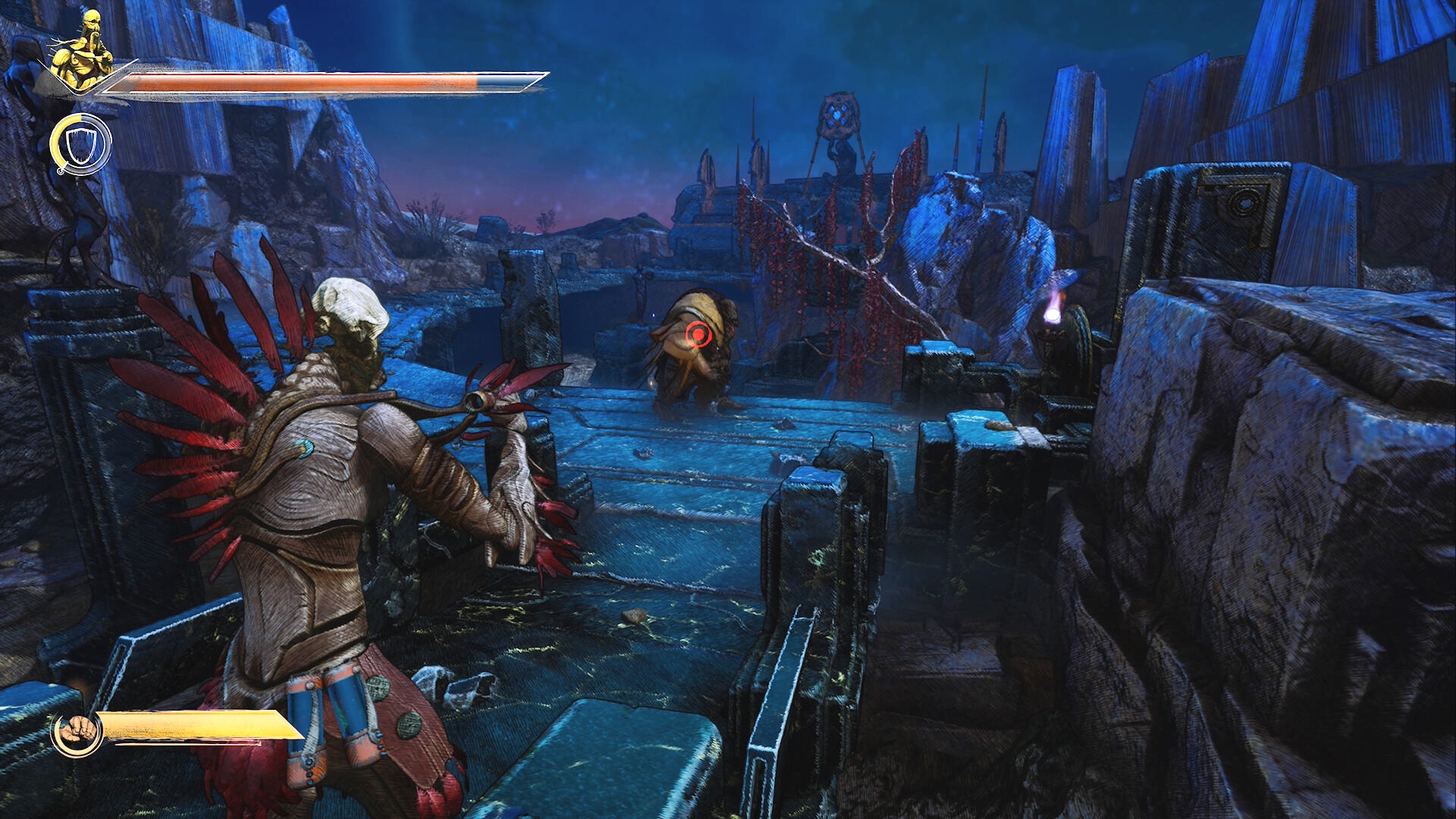Image resolution: width=1456 pixels, height=819 pixels.
Task: Click the fist attack icon
Action: pyautogui.click(x=77, y=733)
